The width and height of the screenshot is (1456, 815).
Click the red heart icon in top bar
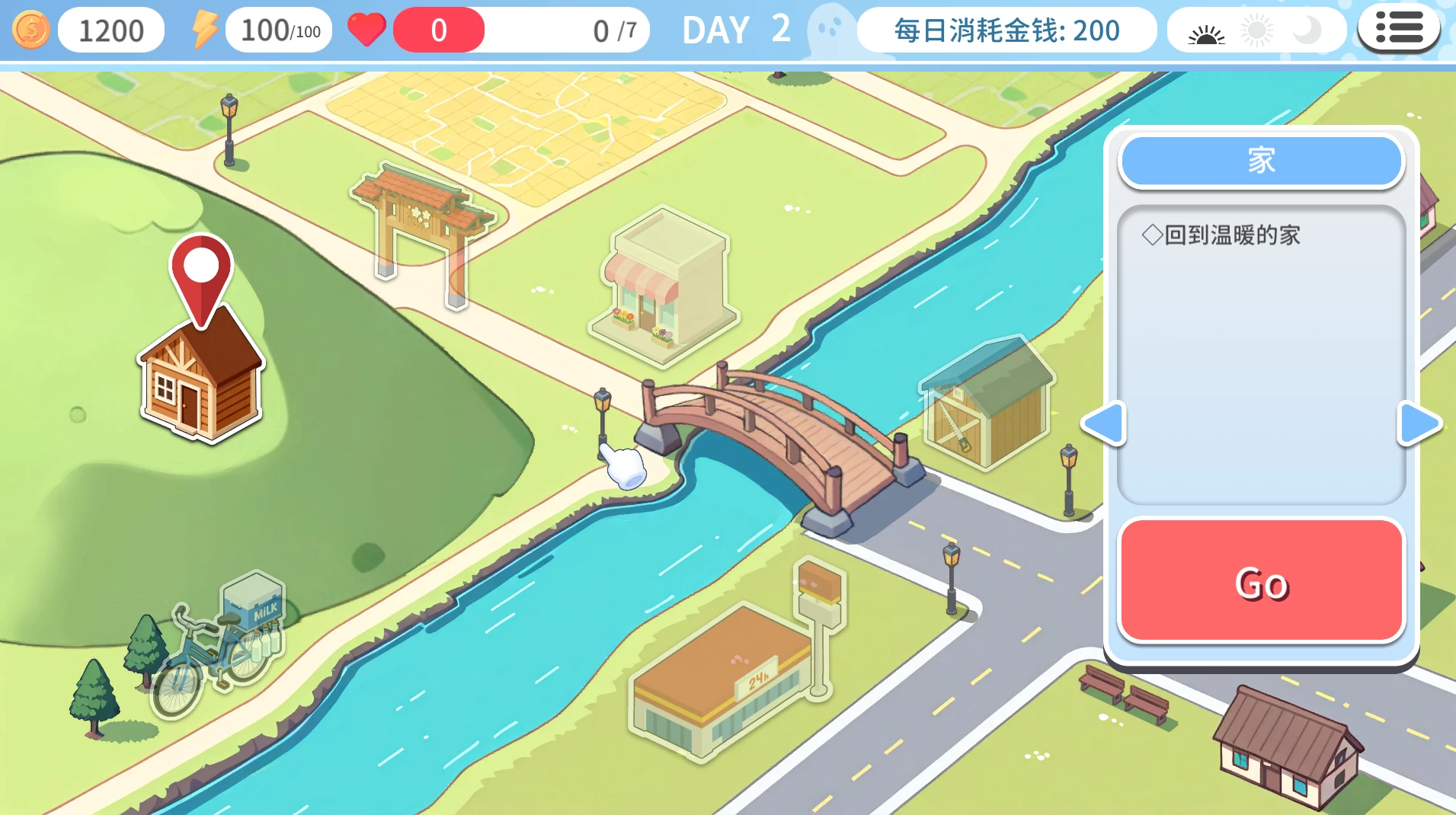coord(367,29)
